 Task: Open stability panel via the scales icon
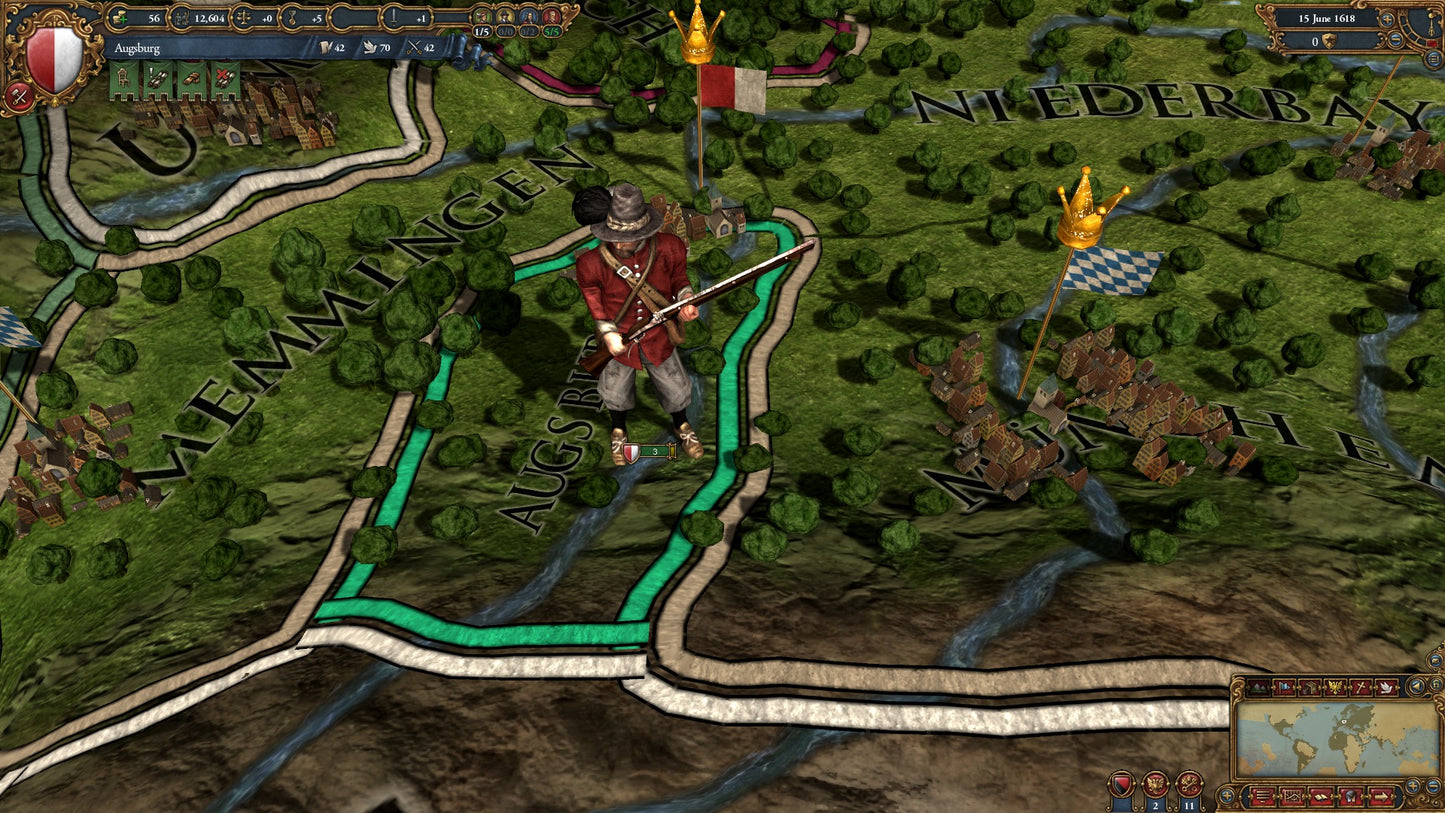(242, 18)
